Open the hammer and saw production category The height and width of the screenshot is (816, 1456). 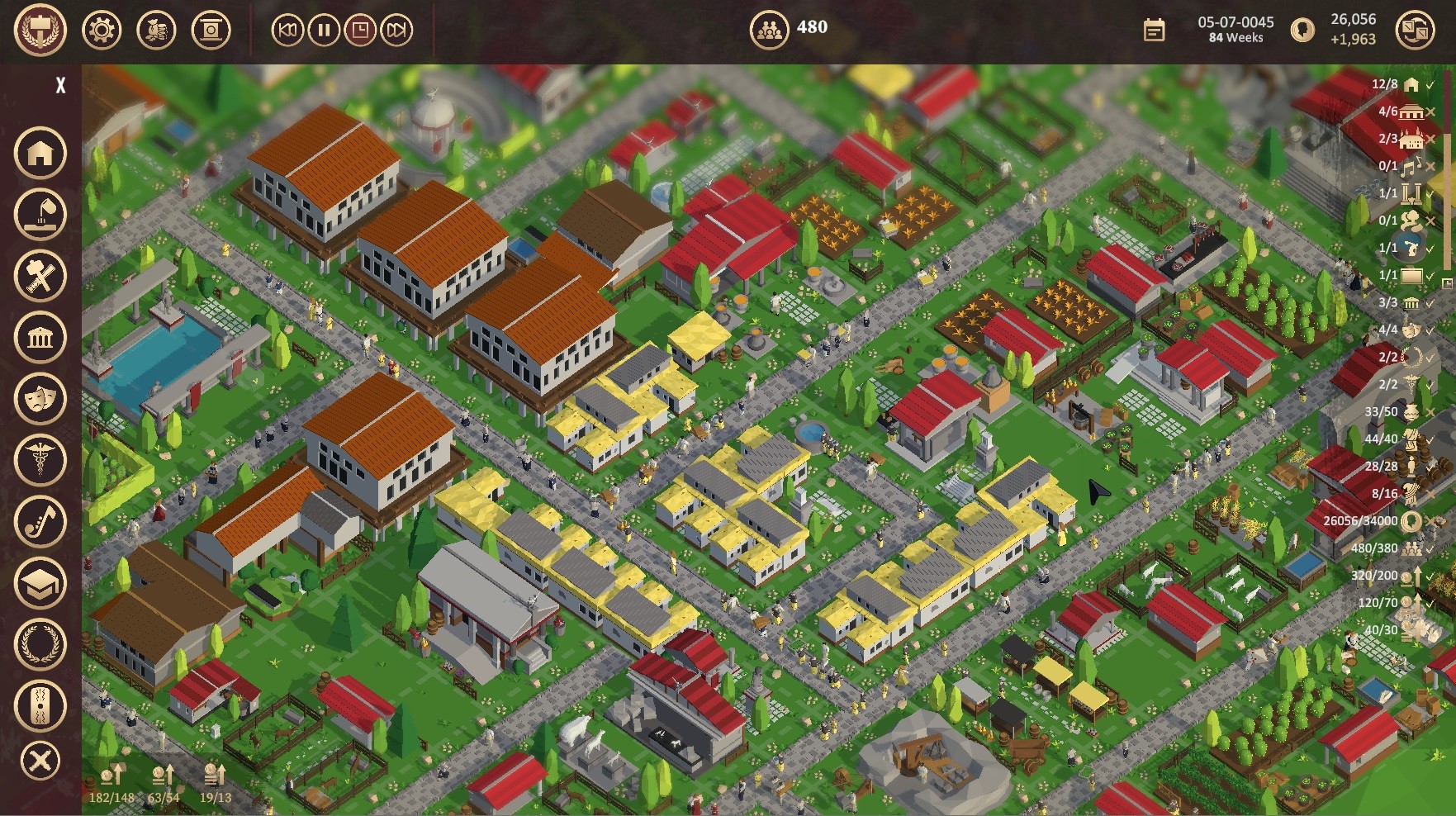pos(40,275)
